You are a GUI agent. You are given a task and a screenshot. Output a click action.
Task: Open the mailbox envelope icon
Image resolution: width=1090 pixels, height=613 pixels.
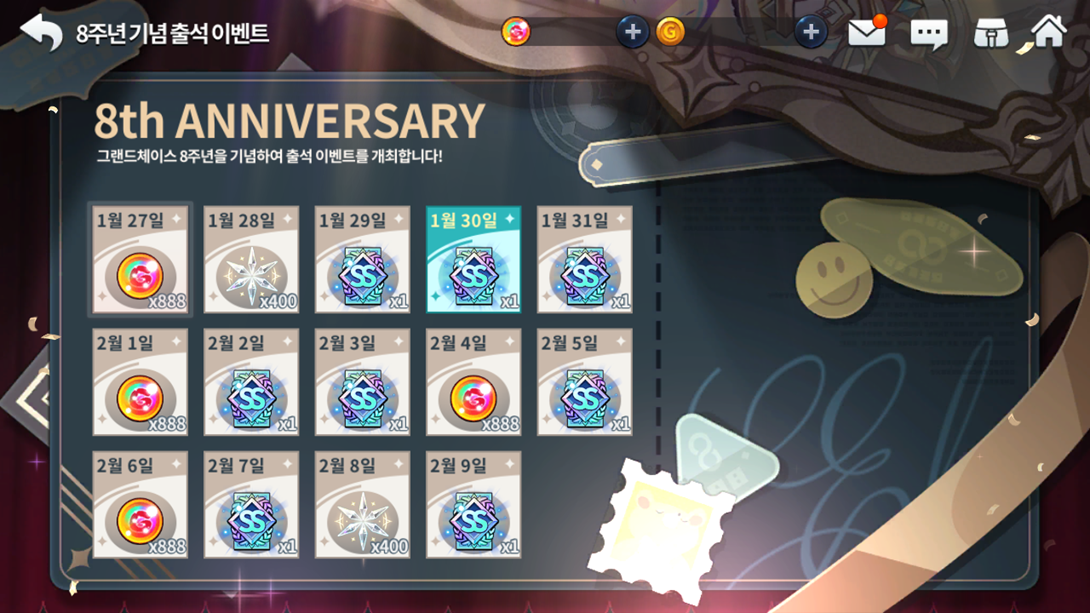point(867,32)
